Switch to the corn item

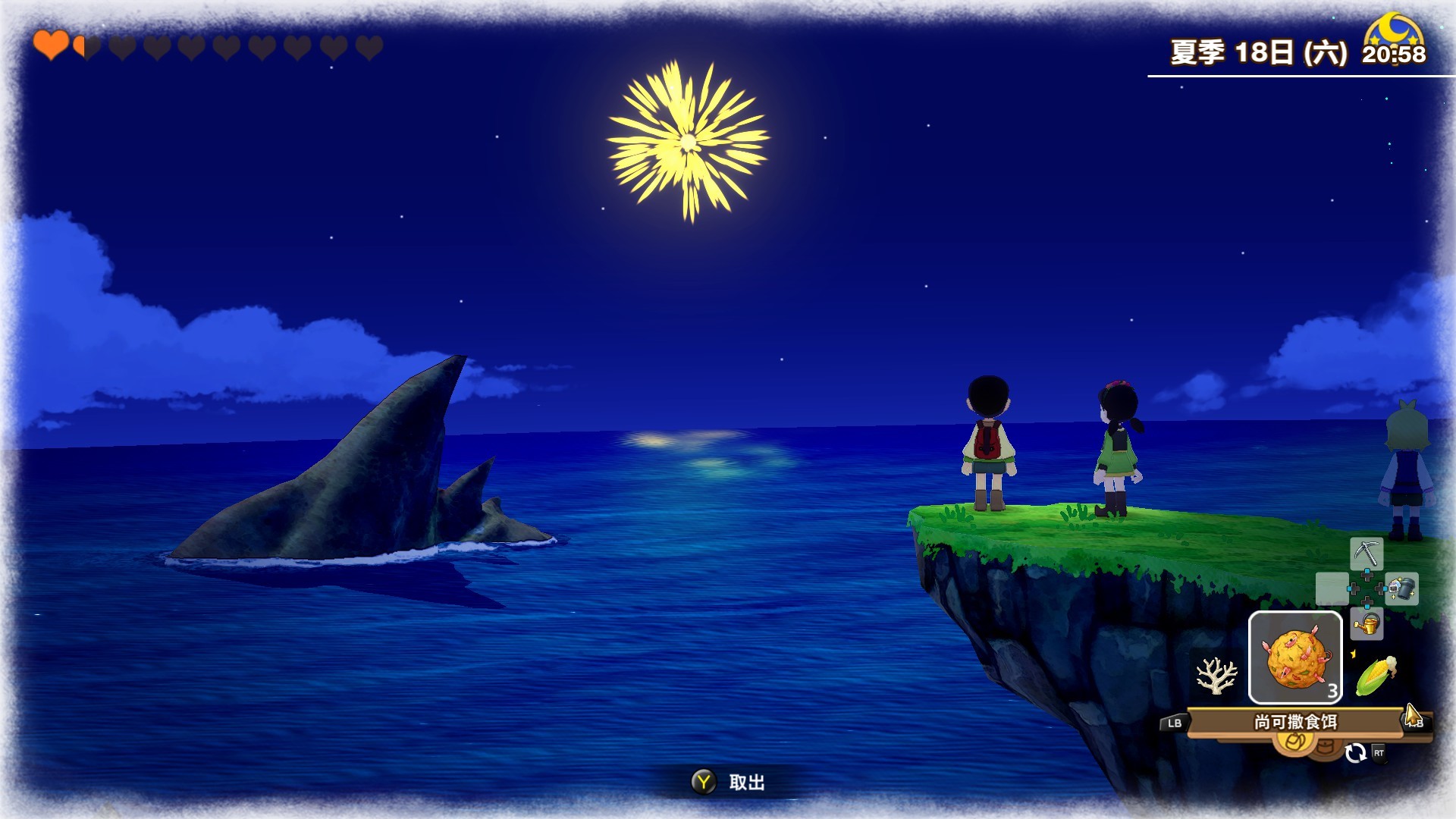pyautogui.click(x=1376, y=675)
